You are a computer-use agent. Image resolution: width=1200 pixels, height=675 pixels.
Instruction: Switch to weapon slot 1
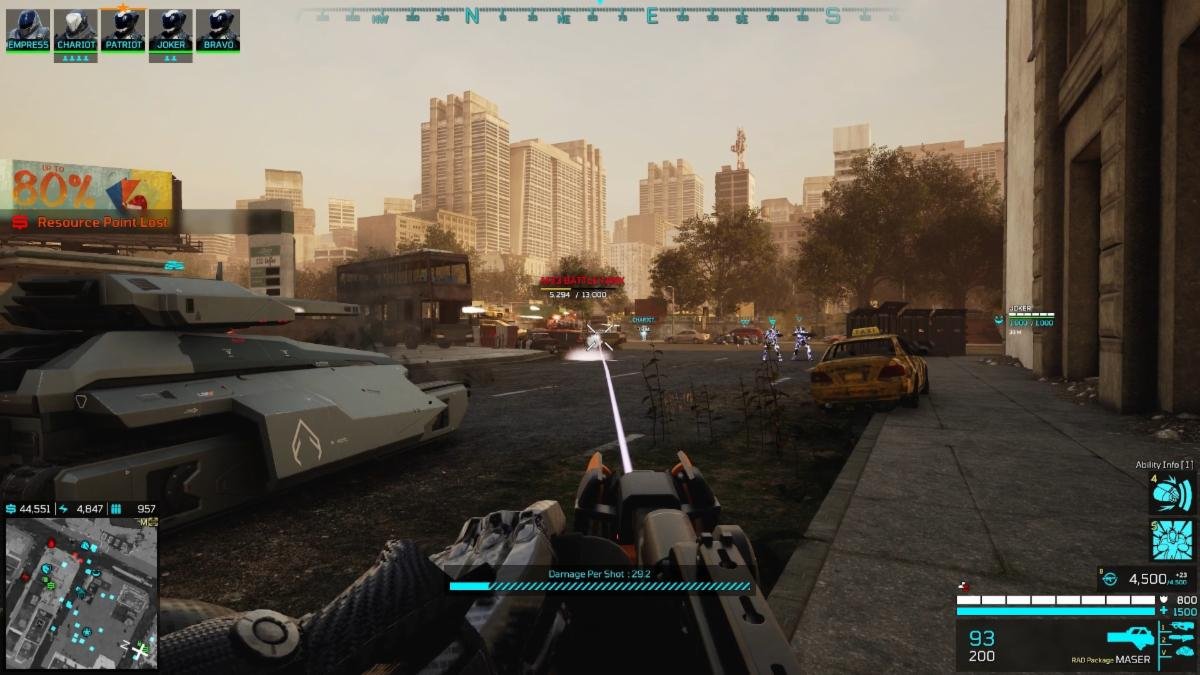pyautogui.click(x=1181, y=626)
